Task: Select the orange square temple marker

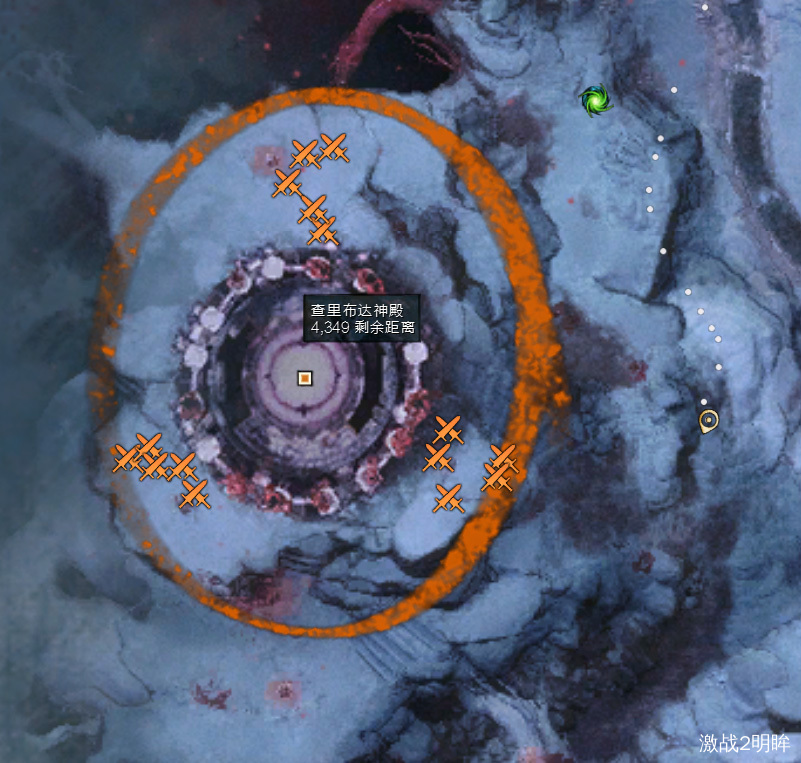Action: [x=305, y=378]
